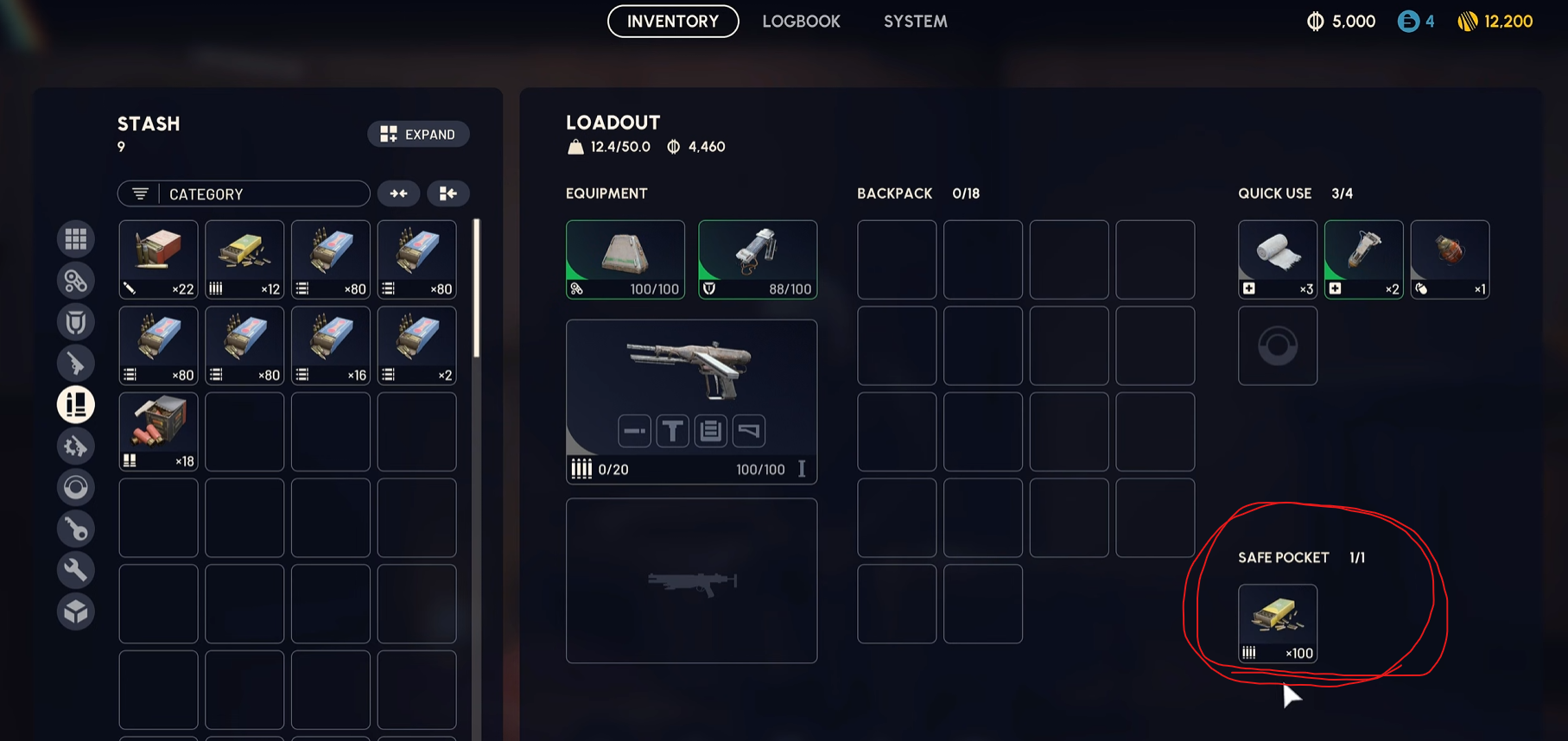Select the augment slot showing 100/100
Screen dimensions: 1568x741
625,259
